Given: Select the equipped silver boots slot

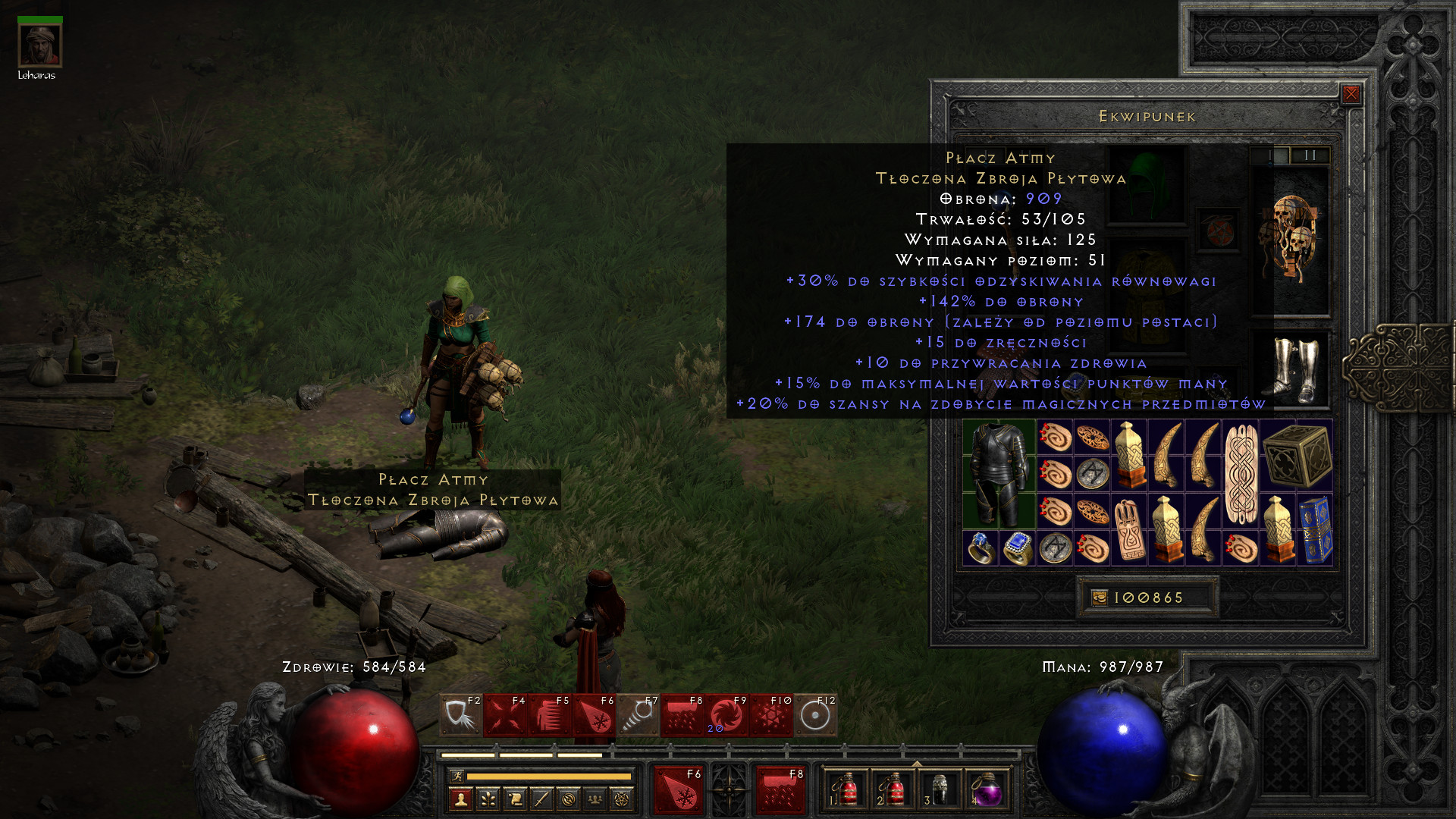Looking at the screenshot, I should point(1294,369).
